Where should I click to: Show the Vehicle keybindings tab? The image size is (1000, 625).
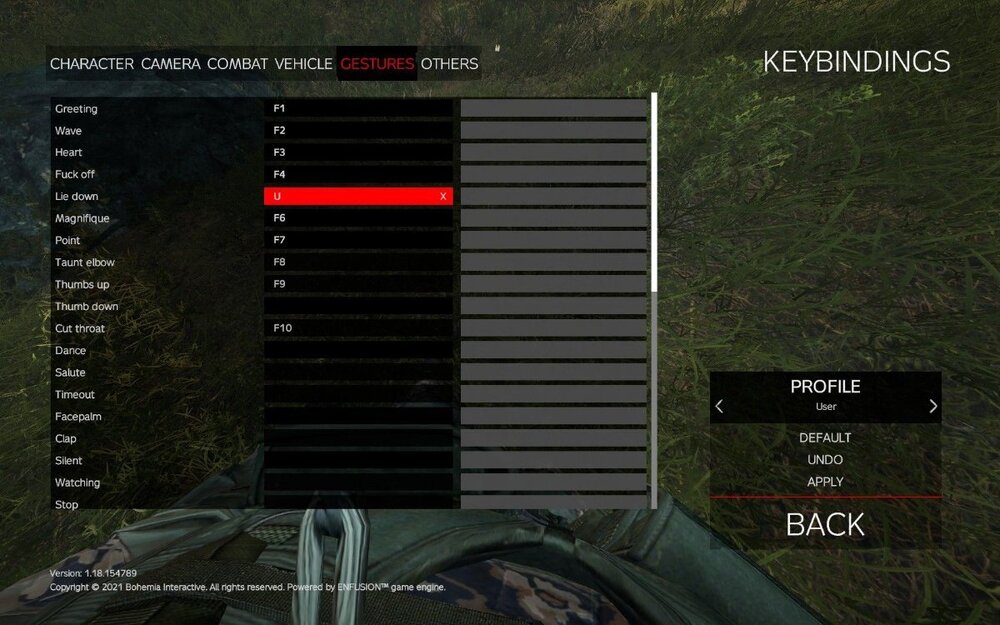click(x=303, y=64)
